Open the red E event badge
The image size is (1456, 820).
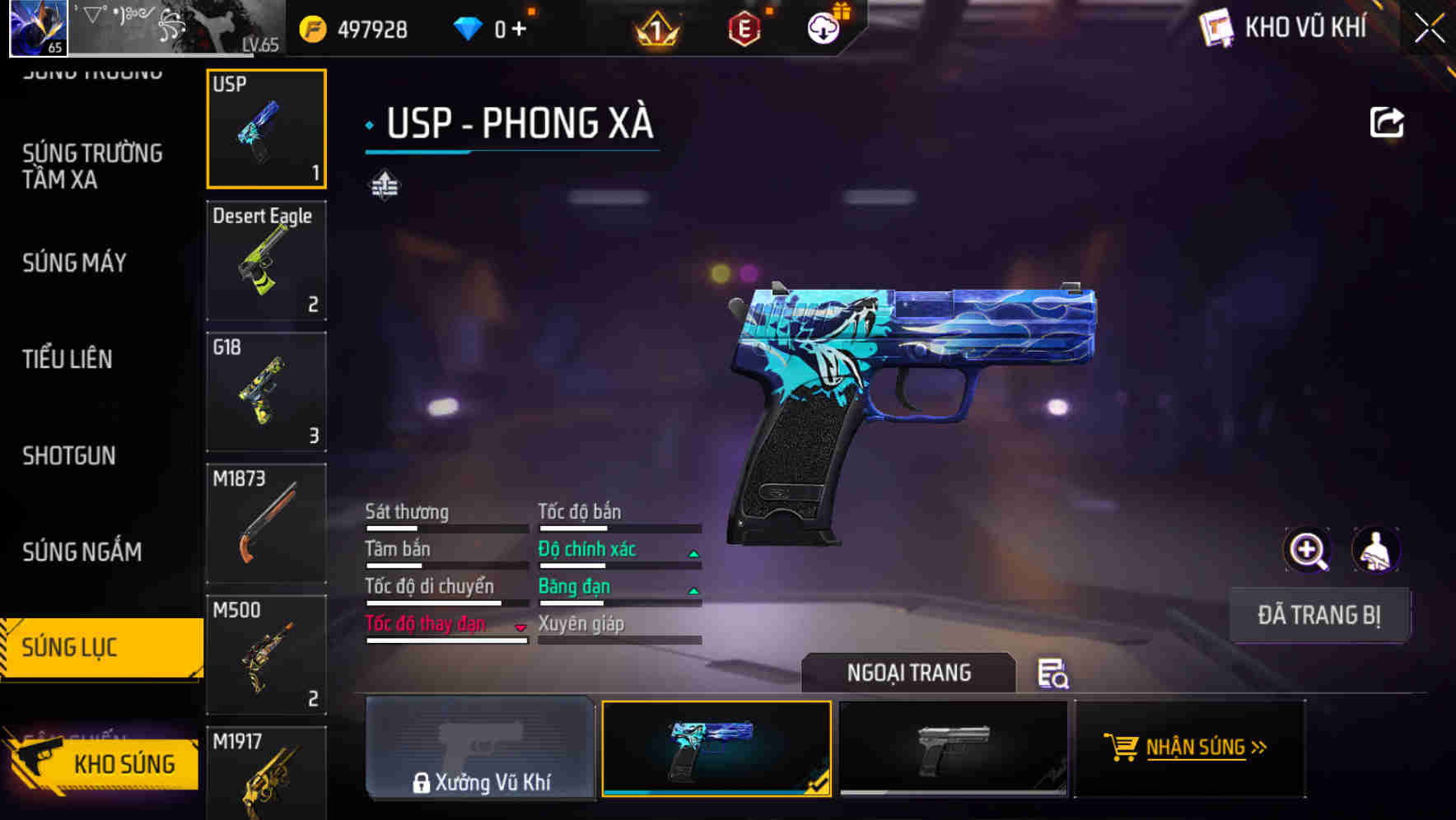(x=744, y=27)
